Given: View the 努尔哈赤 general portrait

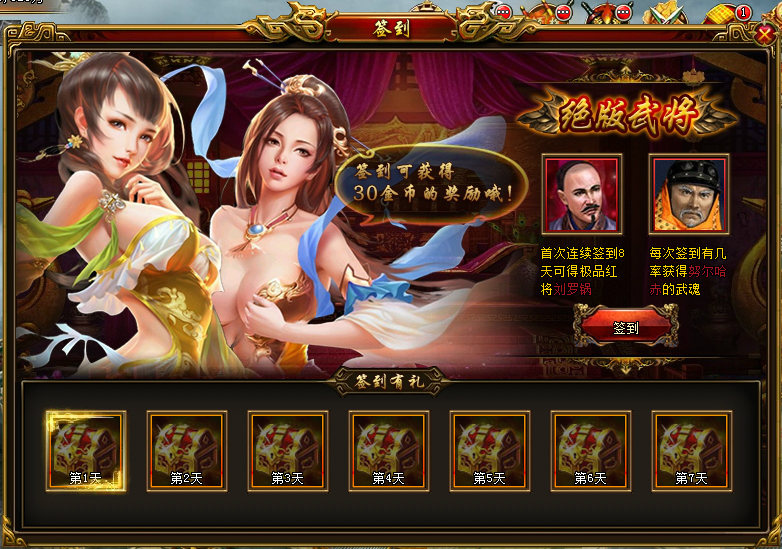Looking at the screenshot, I should (688, 194).
